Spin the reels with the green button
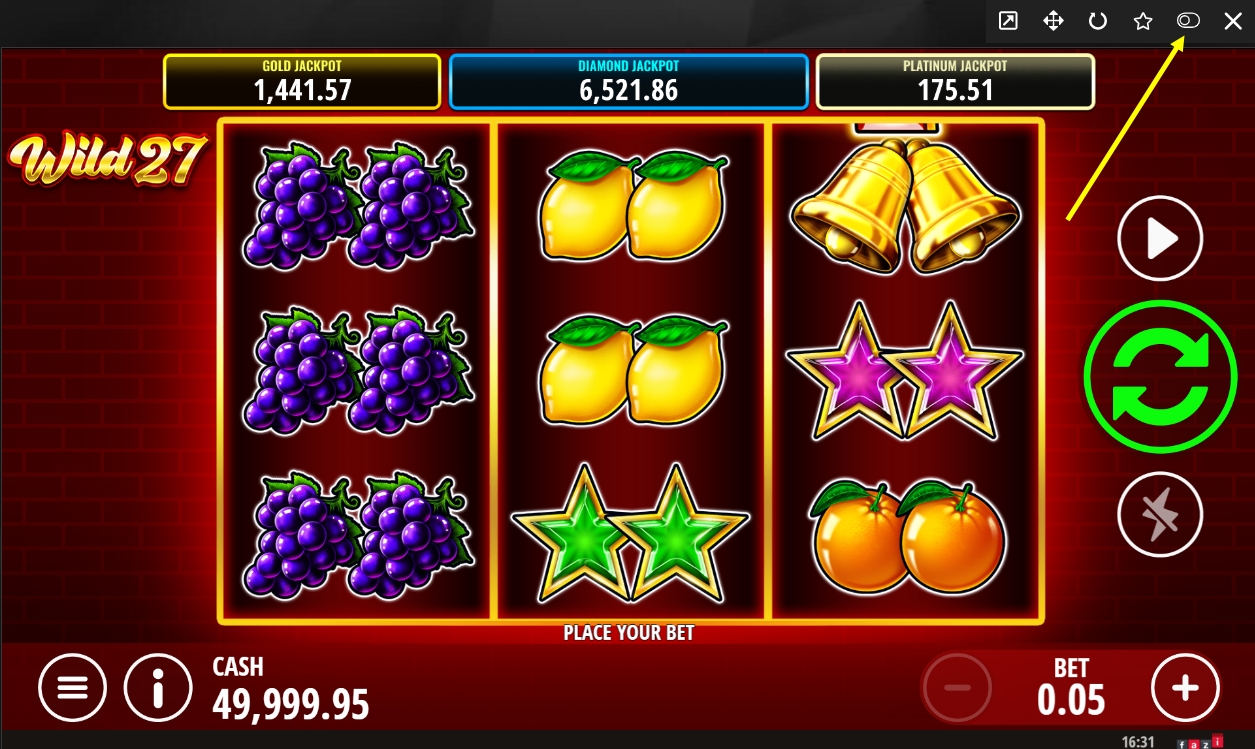The height and width of the screenshot is (749, 1255). 1160,377
